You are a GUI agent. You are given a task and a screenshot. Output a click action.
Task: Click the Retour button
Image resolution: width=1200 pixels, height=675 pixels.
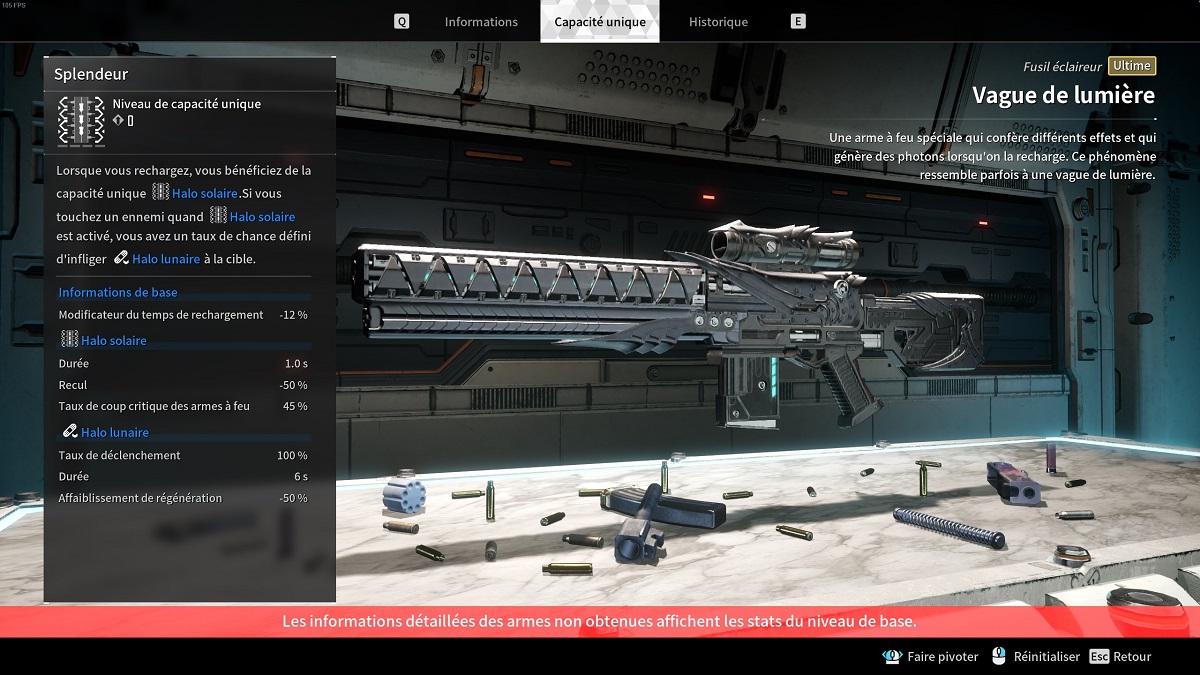point(1121,657)
